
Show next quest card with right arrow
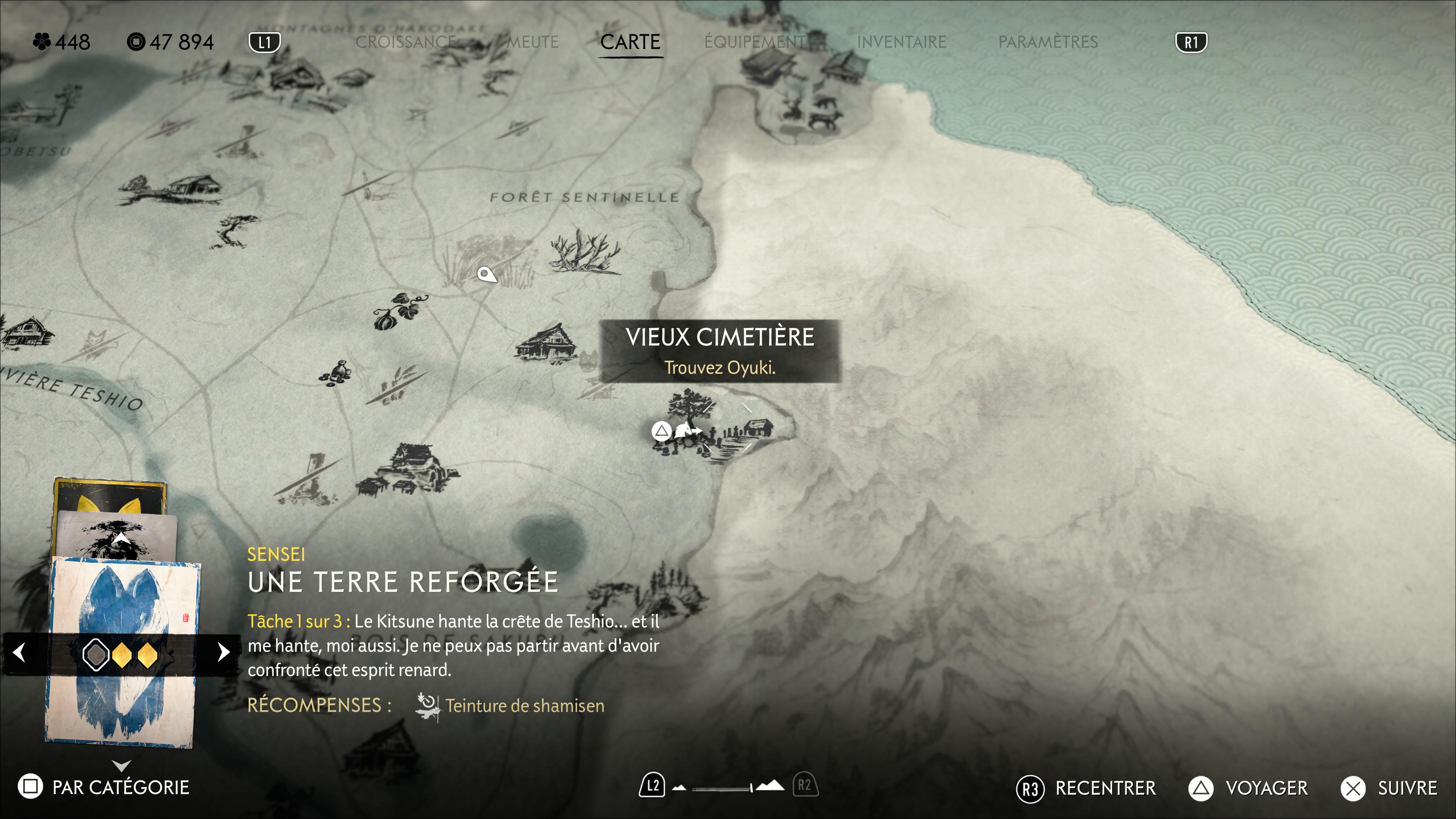223,652
